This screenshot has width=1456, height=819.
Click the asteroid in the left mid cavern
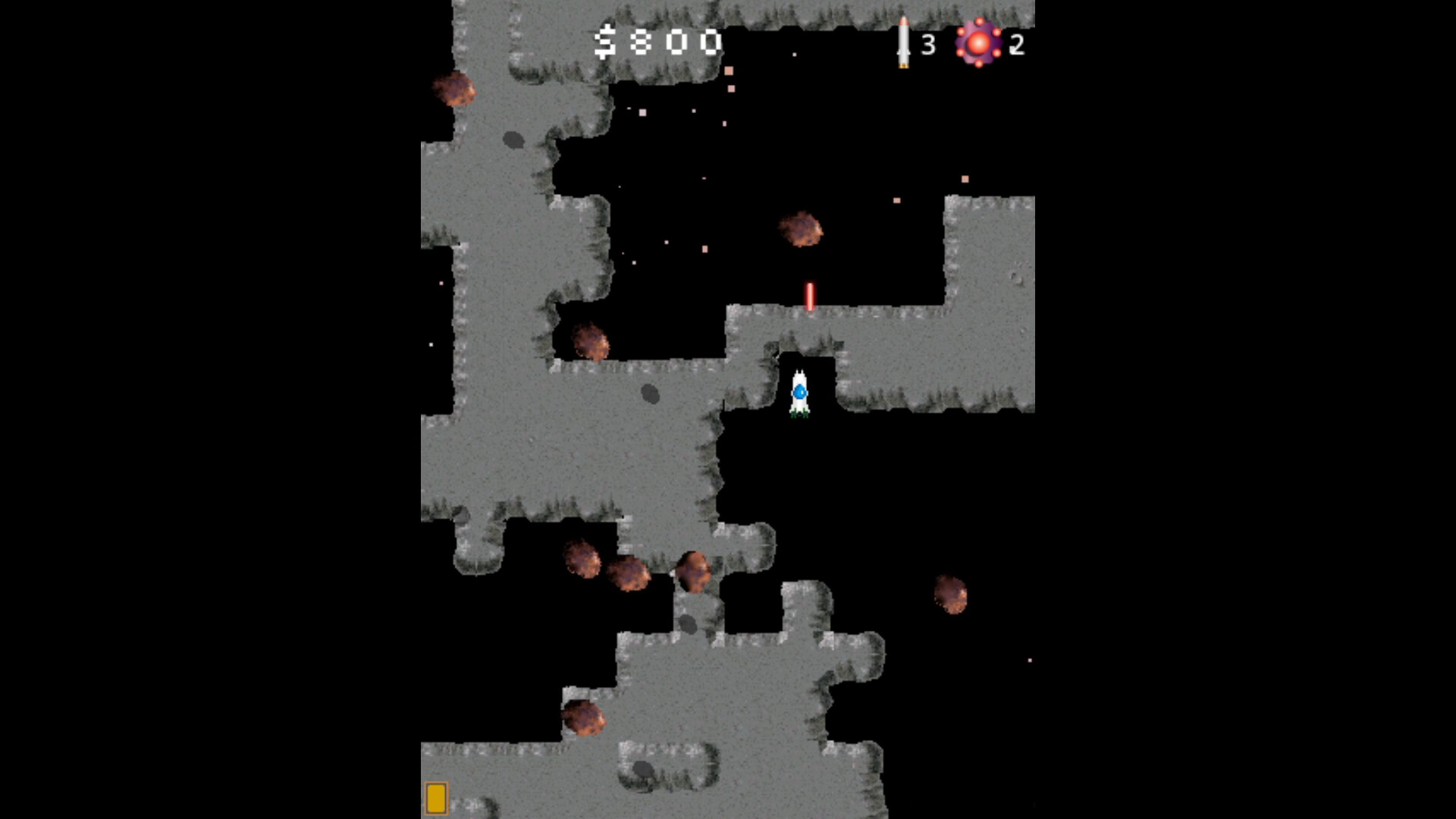click(591, 341)
